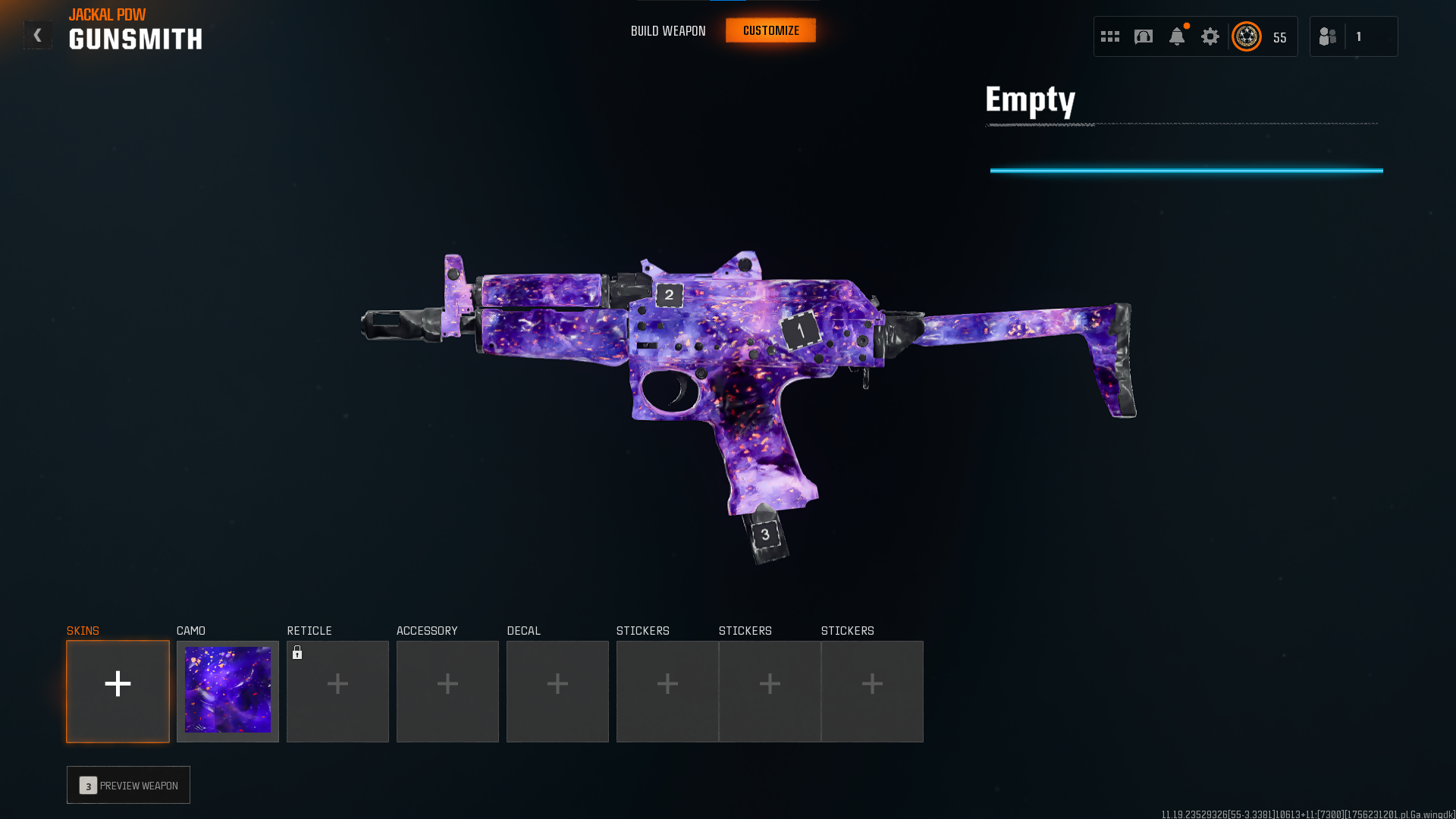Image resolution: width=1456 pixels, height=819 pixels.
Task: Go back using the arrow button
Action: tap(37, 35)
